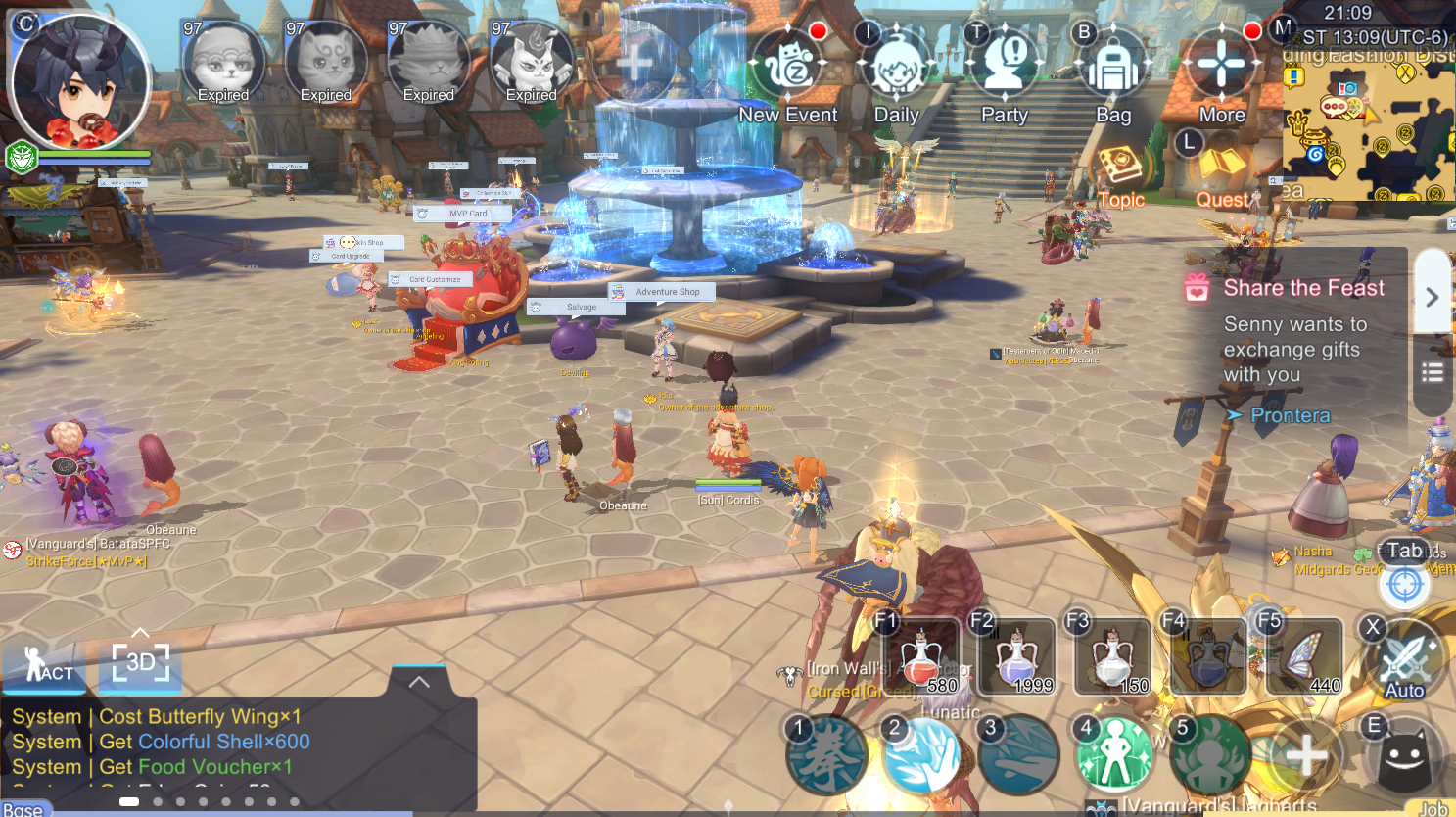1456x817 pixels.
Task: Open the Topic book icon
Action: 1119,170
